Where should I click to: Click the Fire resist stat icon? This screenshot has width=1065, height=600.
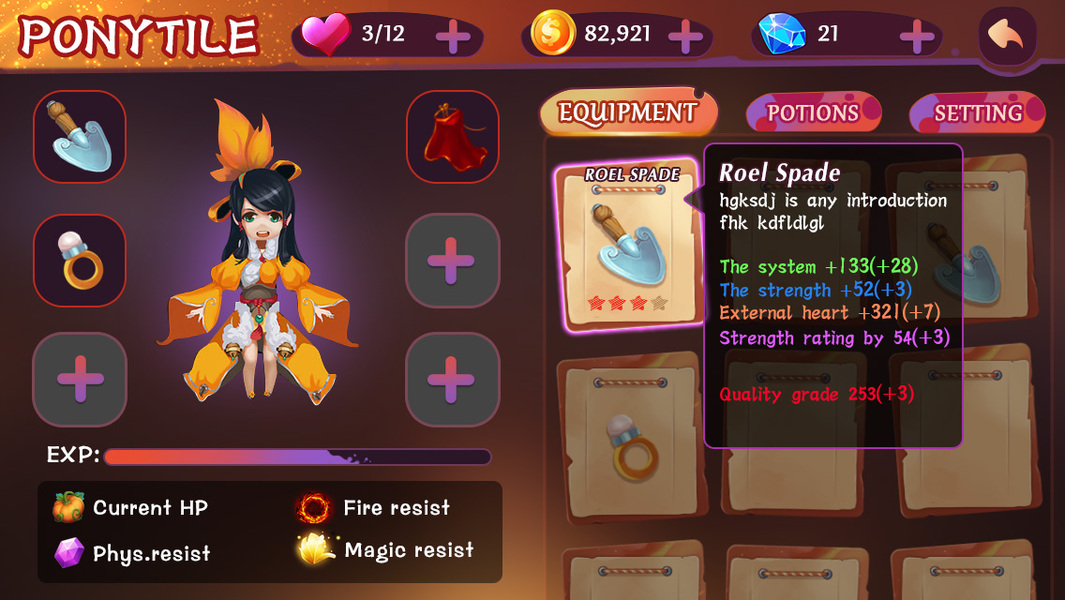(x=314, y=508)
